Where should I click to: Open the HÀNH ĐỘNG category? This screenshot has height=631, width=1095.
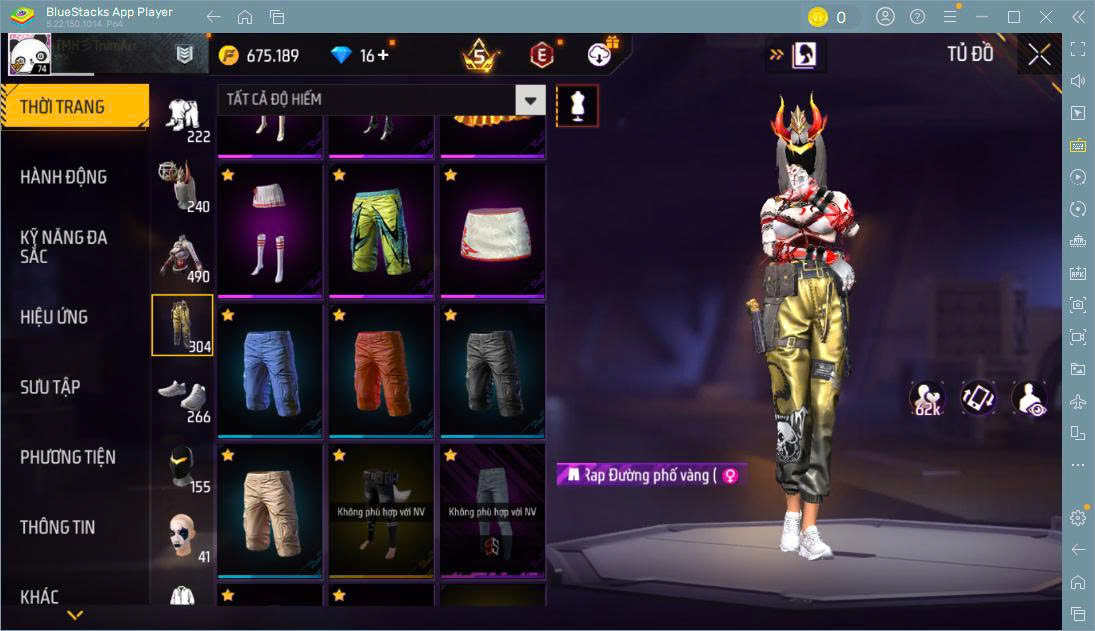(x=64, y=177)
